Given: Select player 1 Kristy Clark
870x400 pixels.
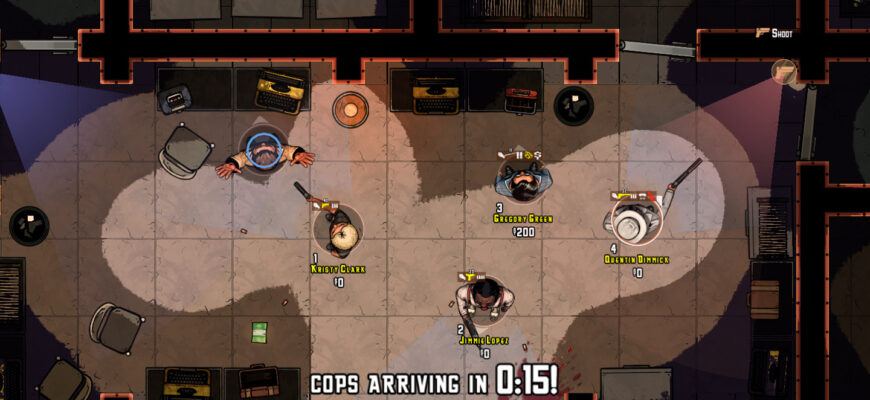Looking at the screenshot, I should [x=338, y=230].
